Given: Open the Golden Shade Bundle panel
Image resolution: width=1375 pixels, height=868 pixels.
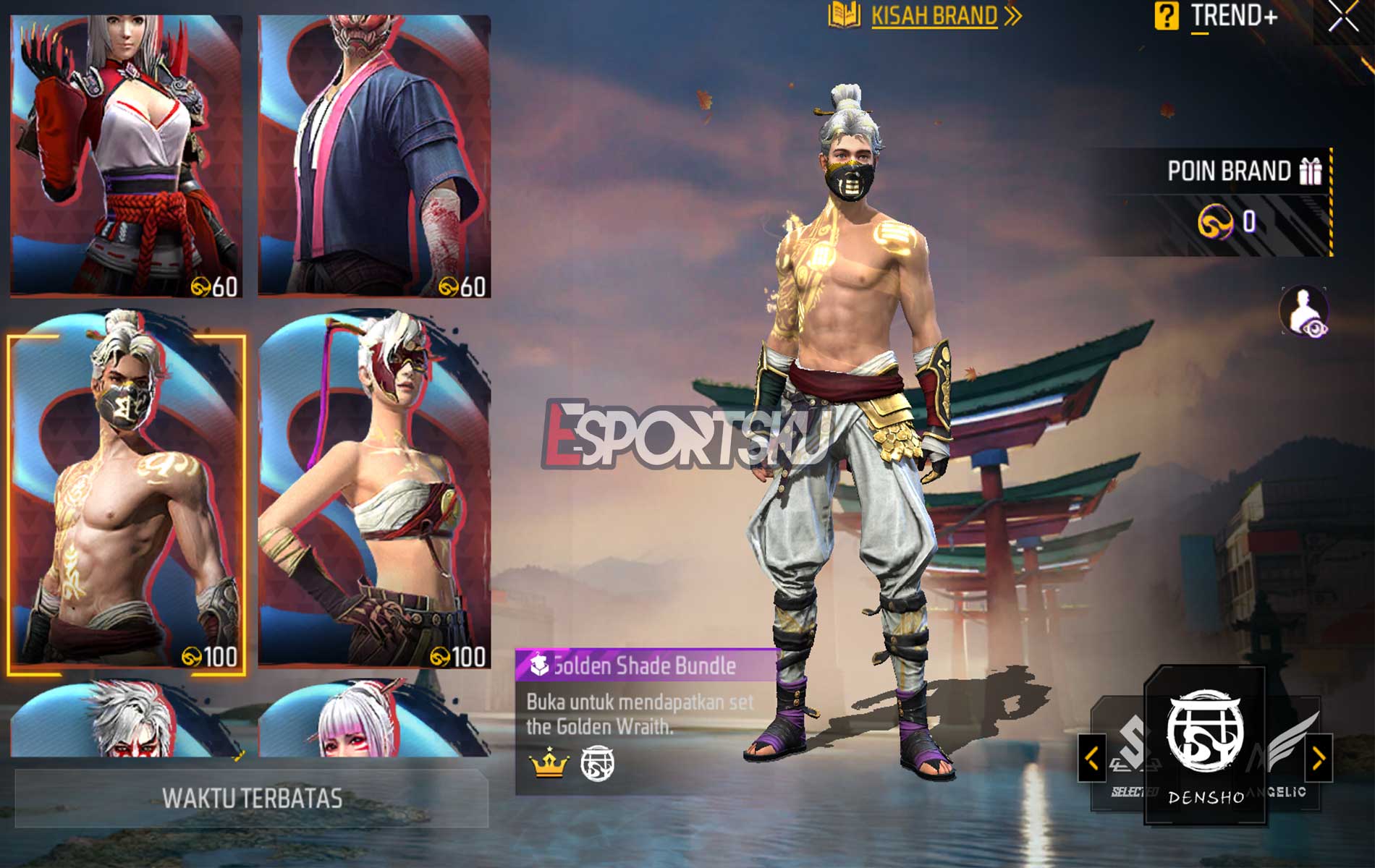Looking at the screenshot, I should [x=637, y=723].
